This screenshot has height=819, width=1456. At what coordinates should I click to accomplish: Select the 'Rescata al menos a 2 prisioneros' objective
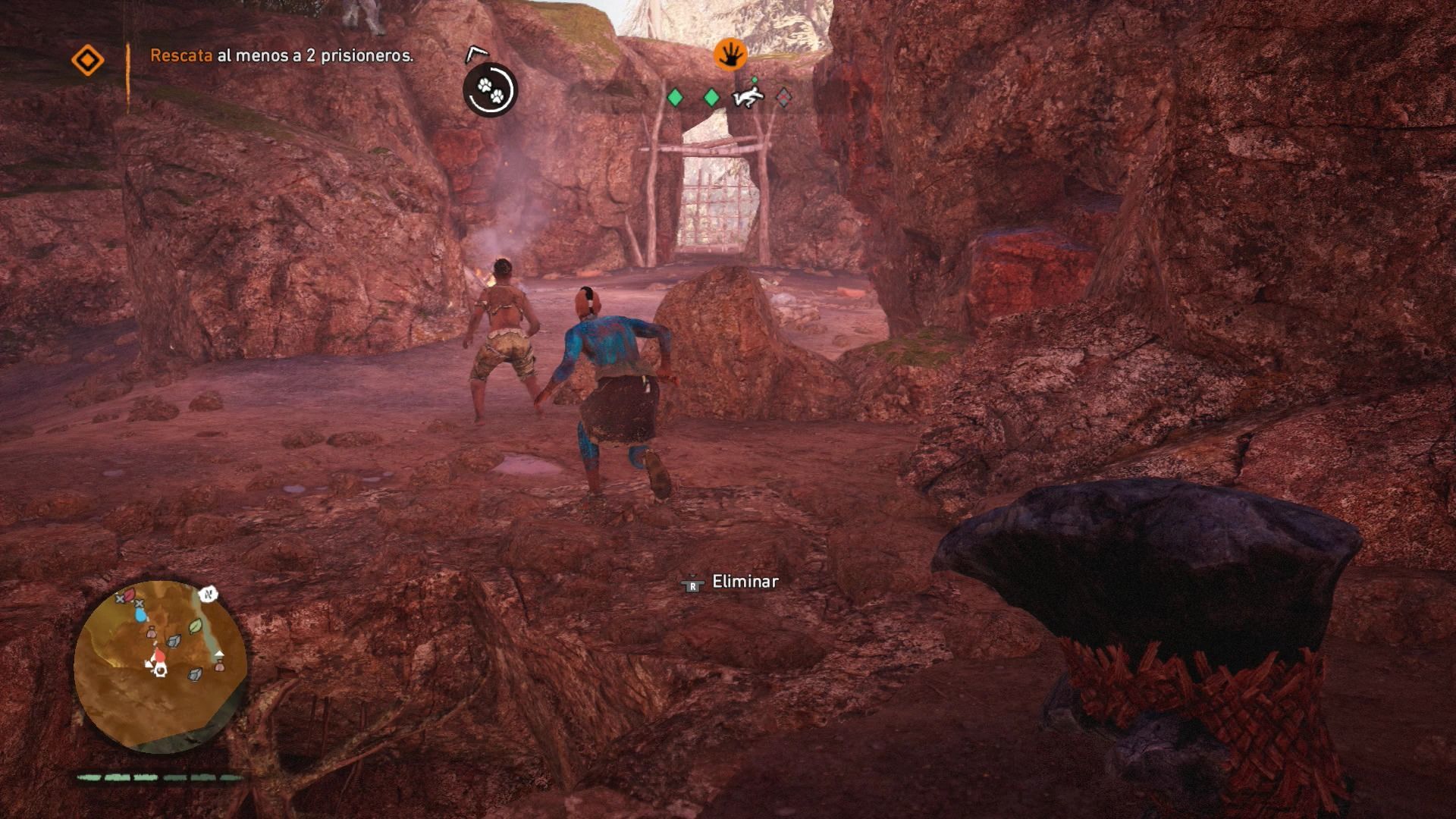281,55
